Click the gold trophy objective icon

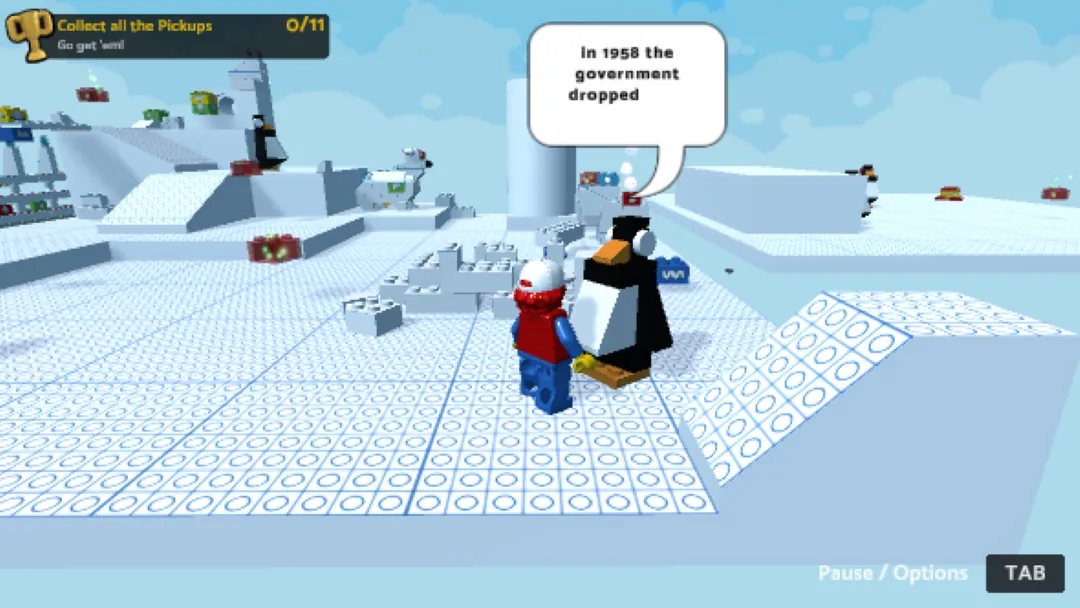click(x=30, y=36)
